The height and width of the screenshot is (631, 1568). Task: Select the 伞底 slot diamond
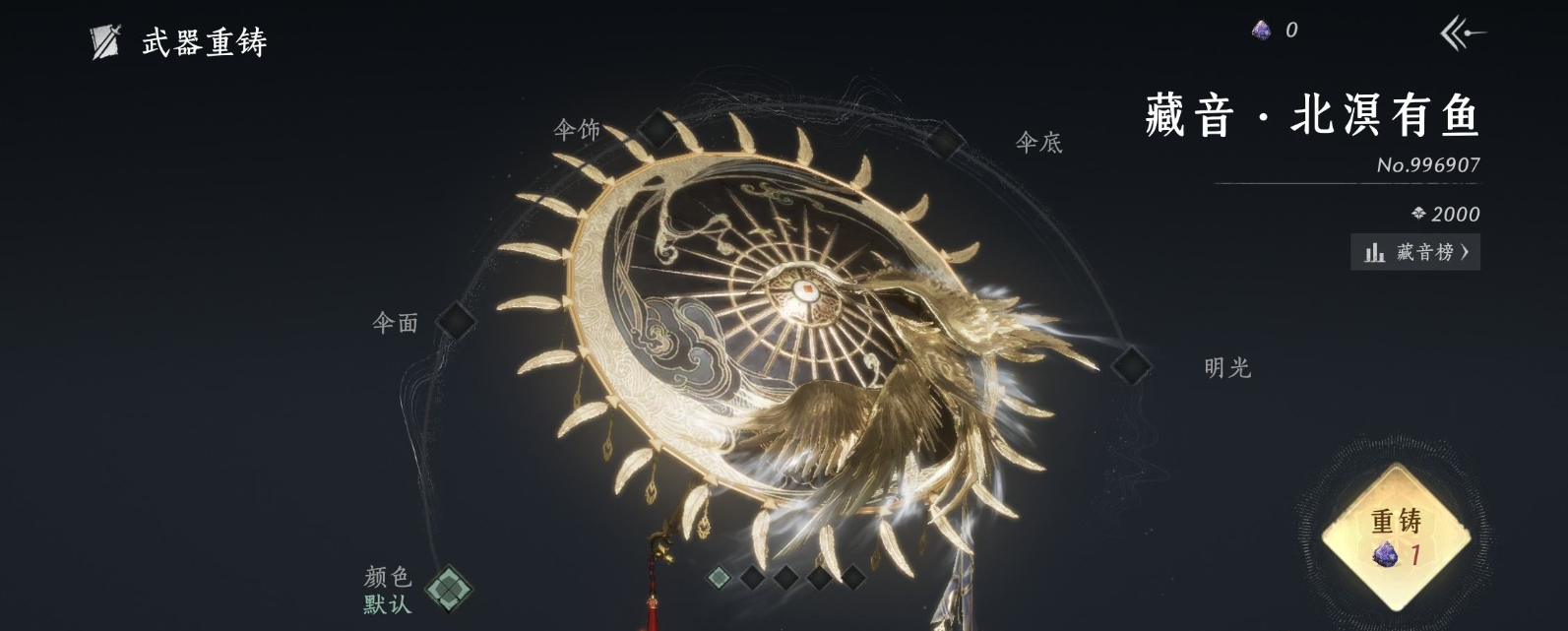coord(943,142)
